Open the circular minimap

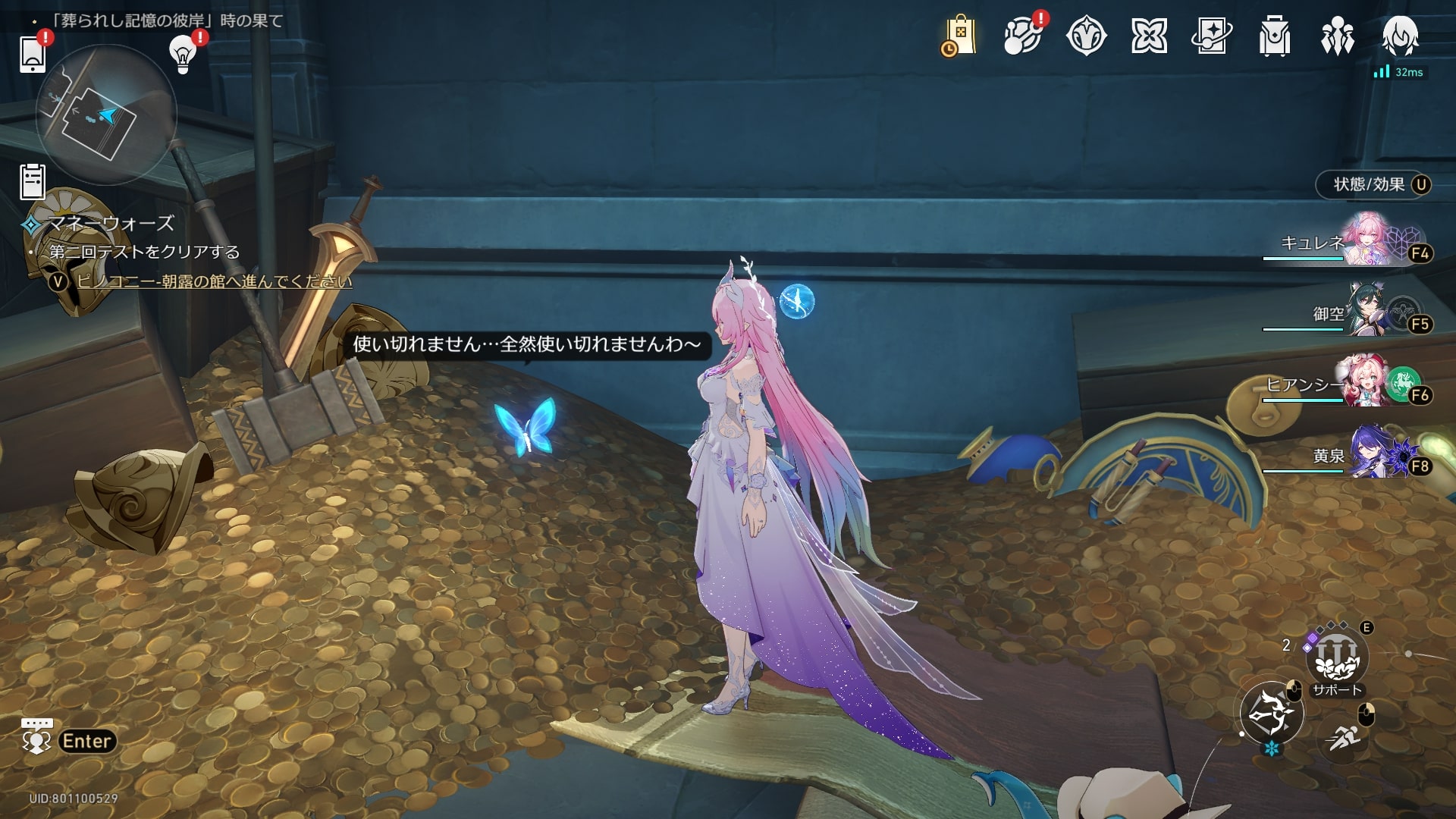(106, 115)
